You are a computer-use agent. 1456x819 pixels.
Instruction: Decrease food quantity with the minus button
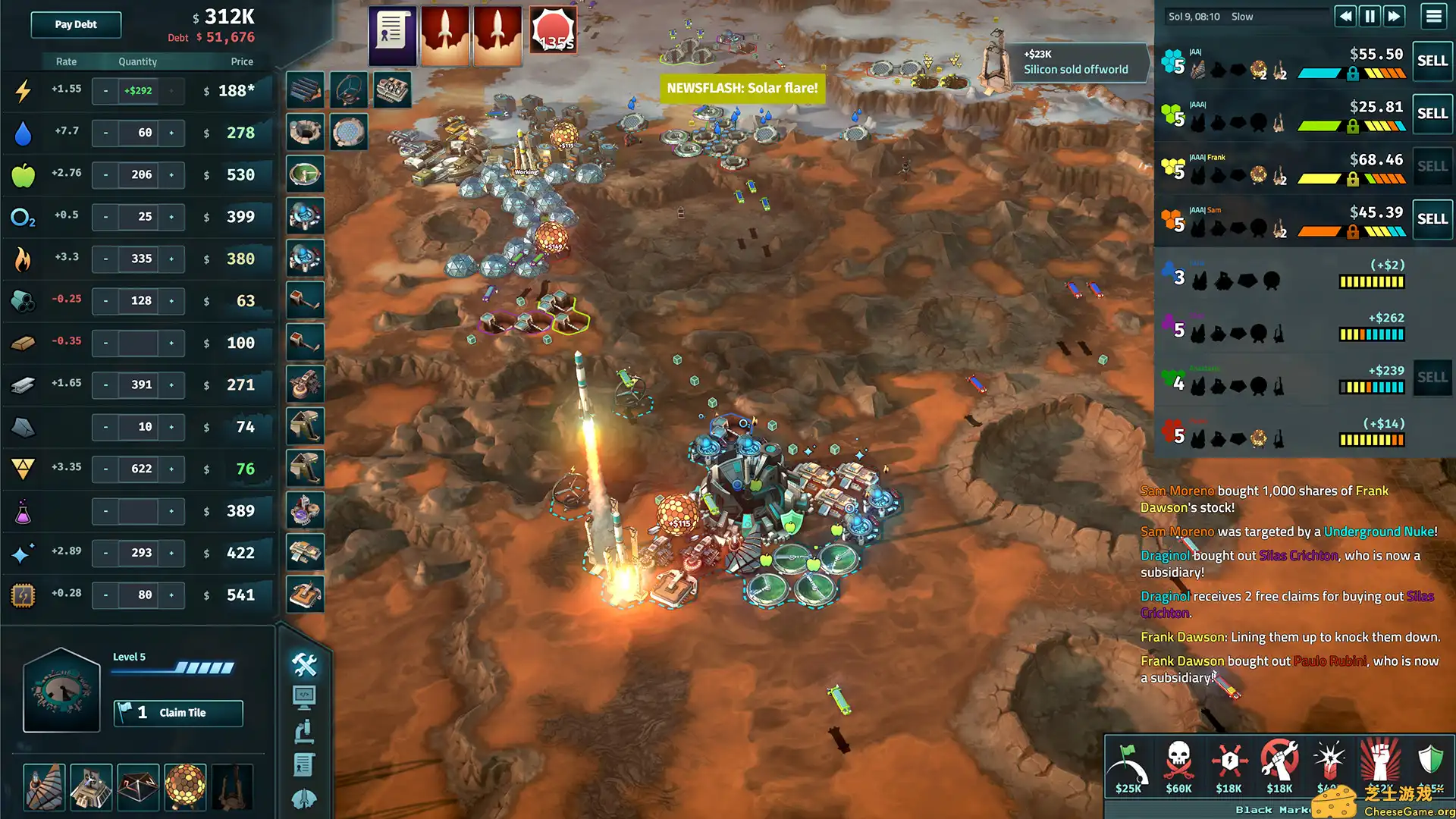pyautogui.click(x=105, y=174)
